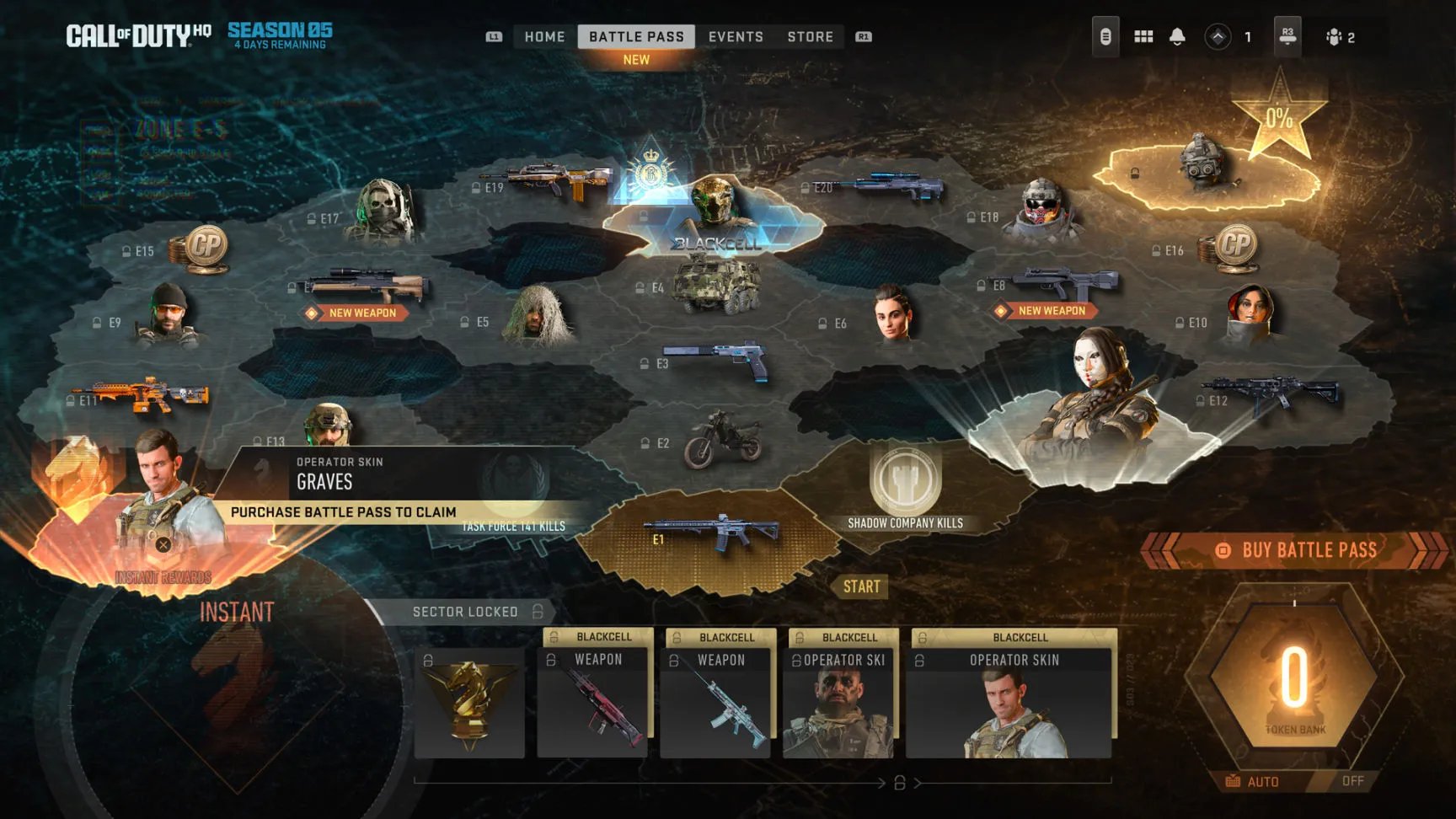Click the BUY BATTLE PASS button
This screenshot has width=1456, height=819.
pos(1297,550)
